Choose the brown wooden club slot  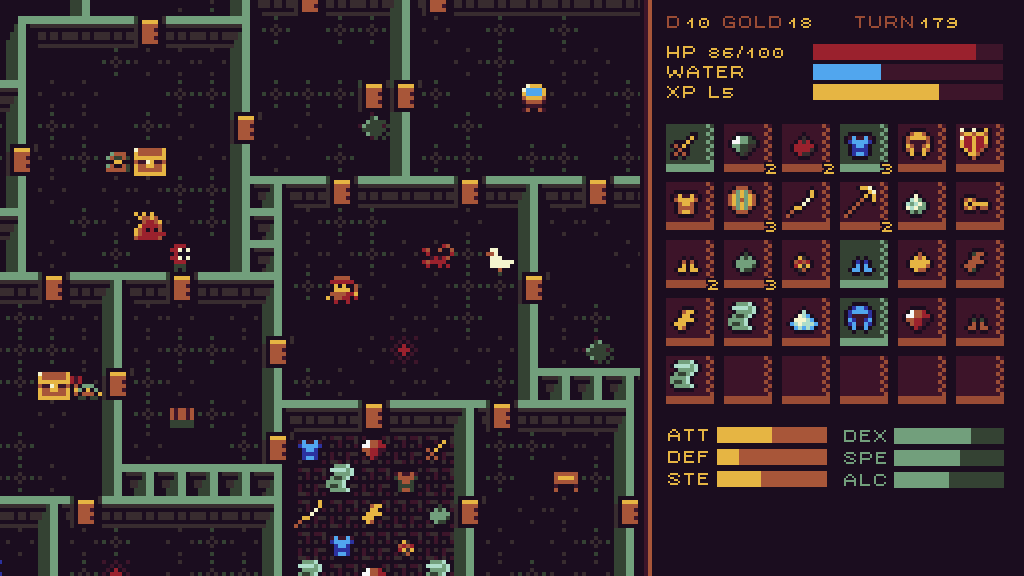click(x=978, y=264)
